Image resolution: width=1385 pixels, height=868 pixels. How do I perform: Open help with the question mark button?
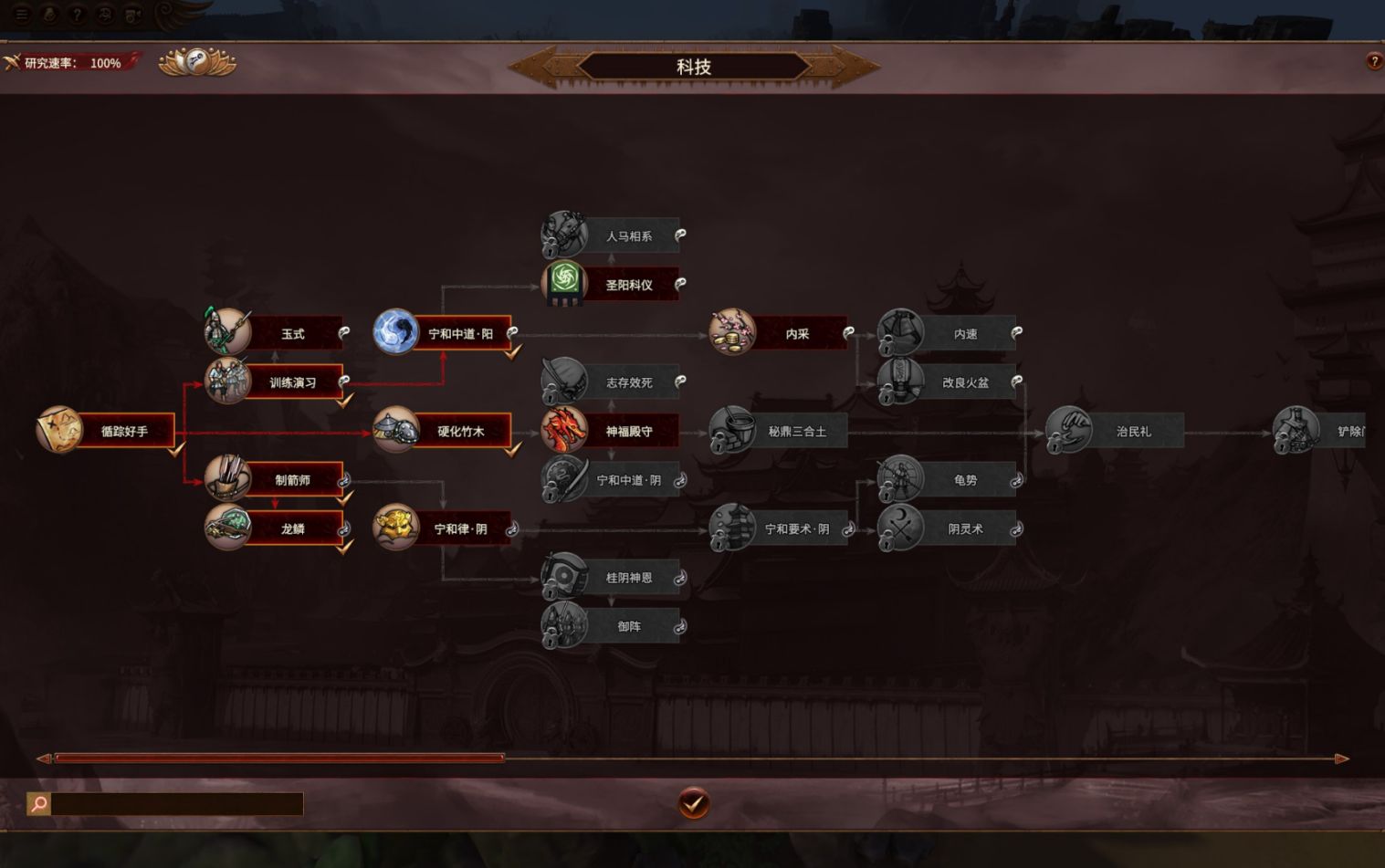[x=1374, y=62]
